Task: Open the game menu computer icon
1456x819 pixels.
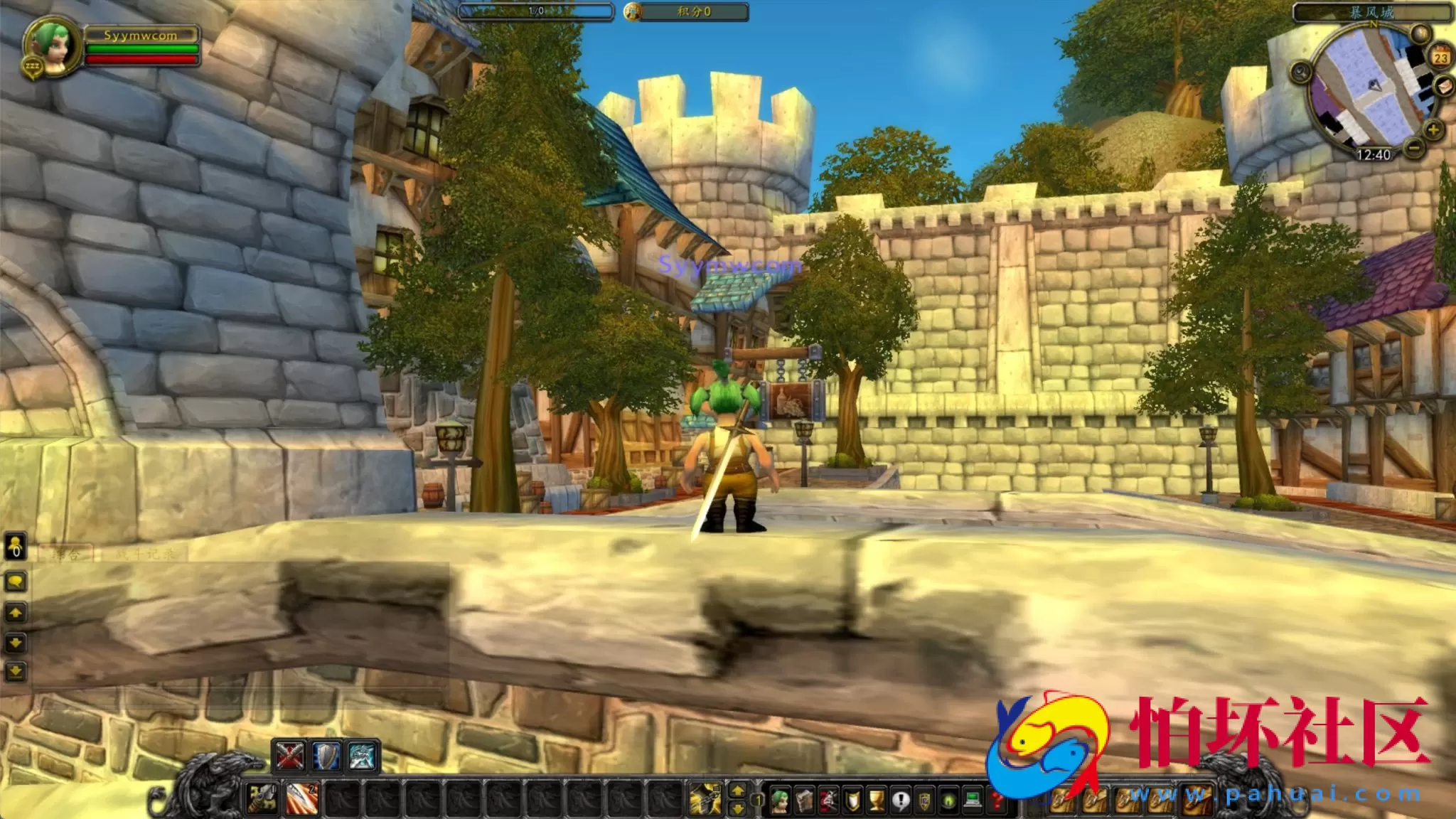Action: [972, 798]
